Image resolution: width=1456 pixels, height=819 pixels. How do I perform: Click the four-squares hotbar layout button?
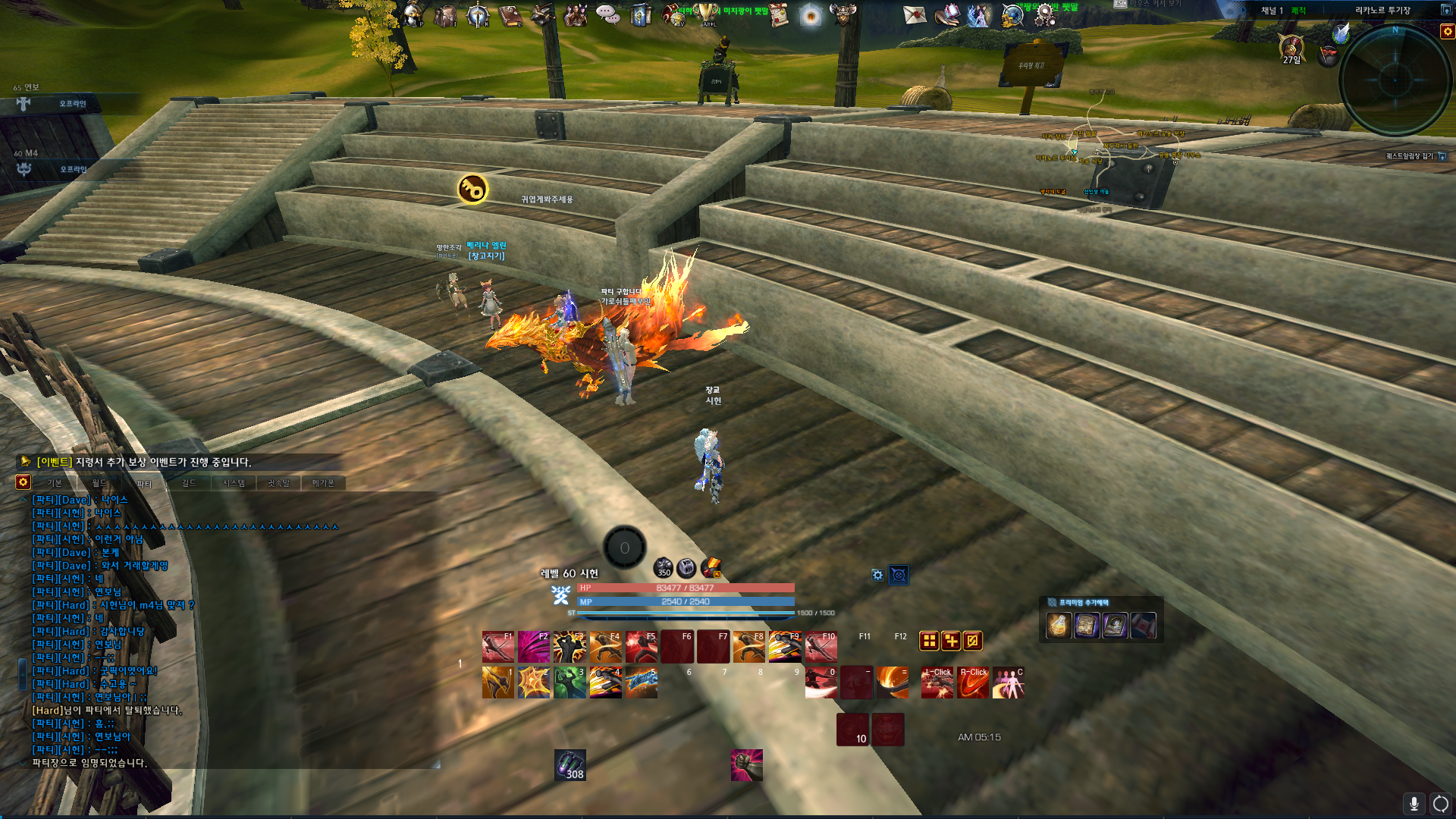pos(929,641)
